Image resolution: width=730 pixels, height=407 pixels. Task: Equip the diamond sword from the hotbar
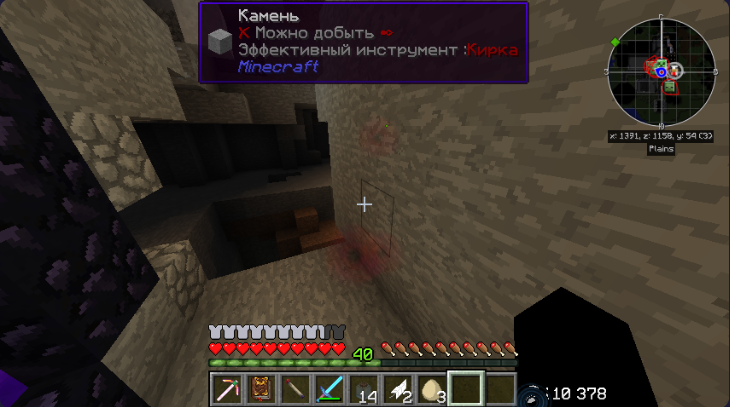pyautogui.click(x=329, y=388)
